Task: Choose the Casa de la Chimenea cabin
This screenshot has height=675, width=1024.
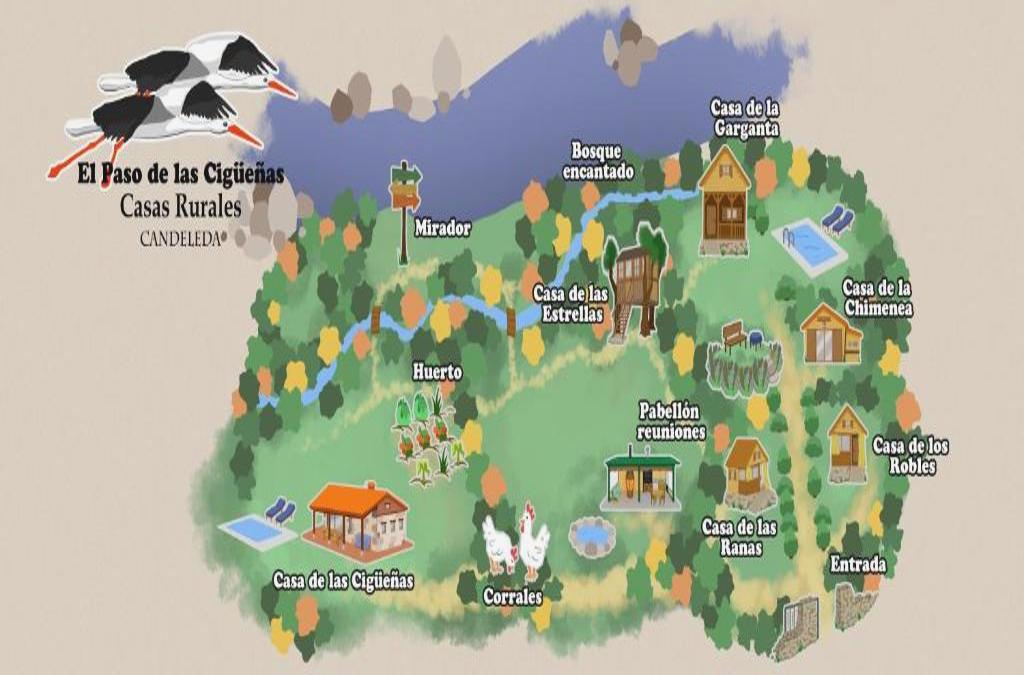Action: point(830,333)
